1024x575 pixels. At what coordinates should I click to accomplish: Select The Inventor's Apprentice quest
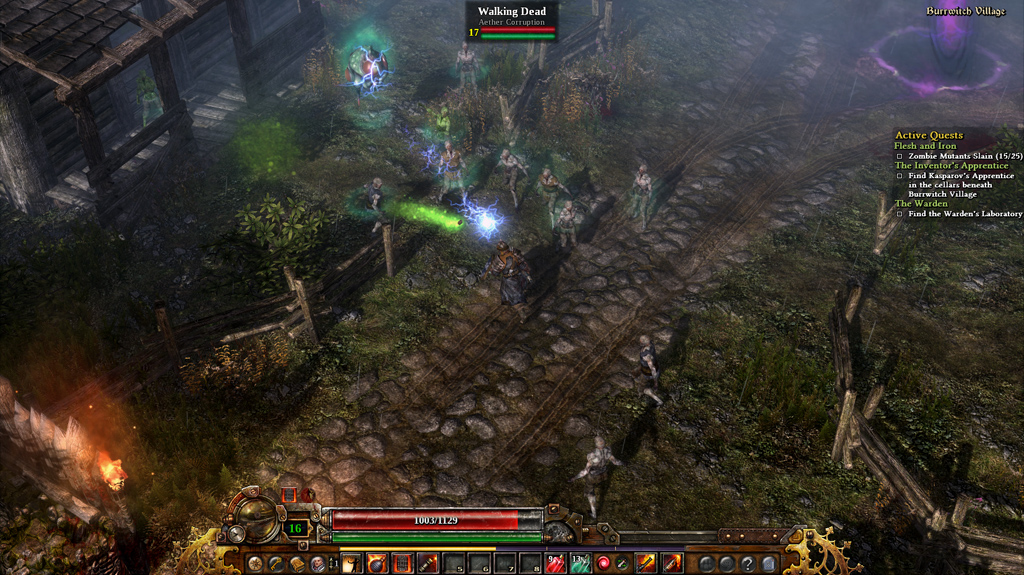click(951, 166)
